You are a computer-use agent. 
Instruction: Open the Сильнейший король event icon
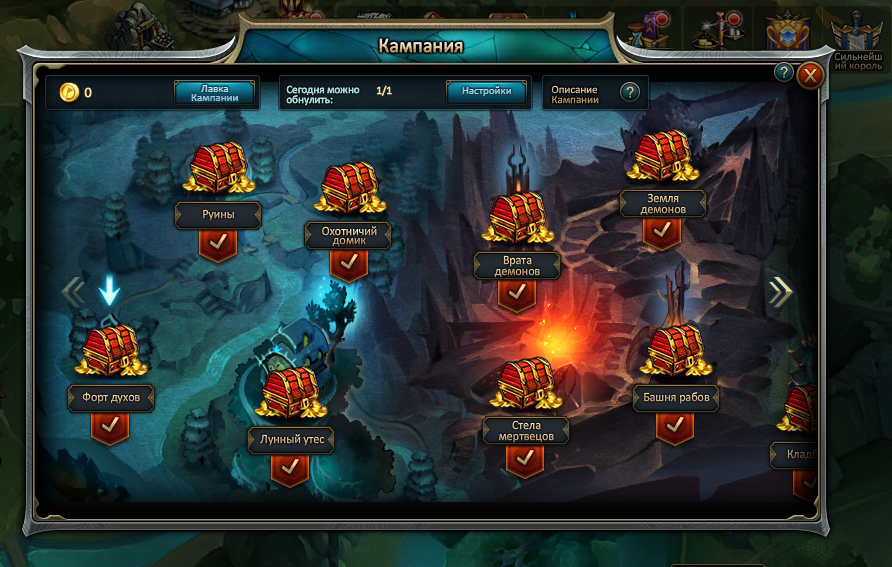(x=859, y=38)
